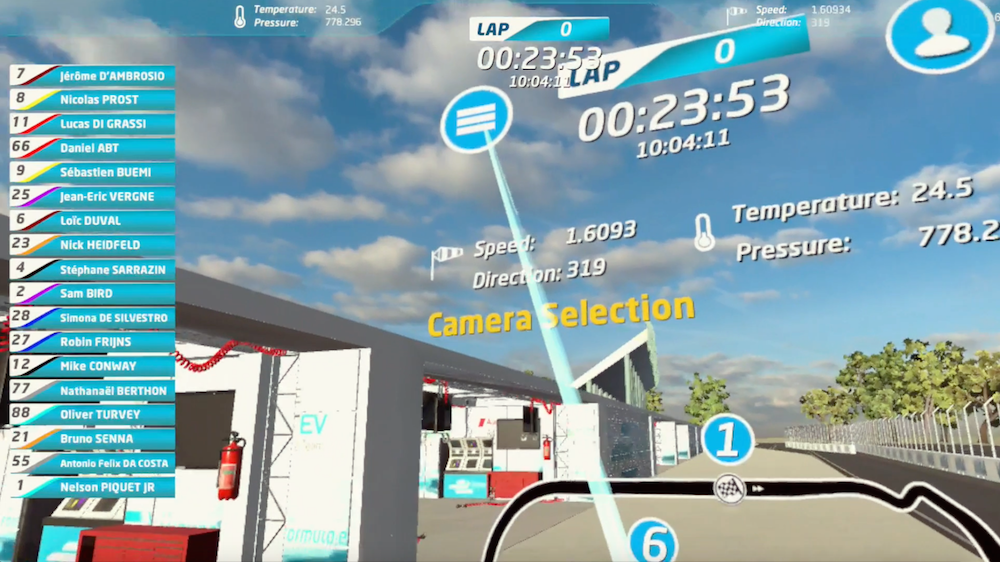Open the Camera Selection menu button
This screenshot has width=1000, height=562.
pos(476,119)
